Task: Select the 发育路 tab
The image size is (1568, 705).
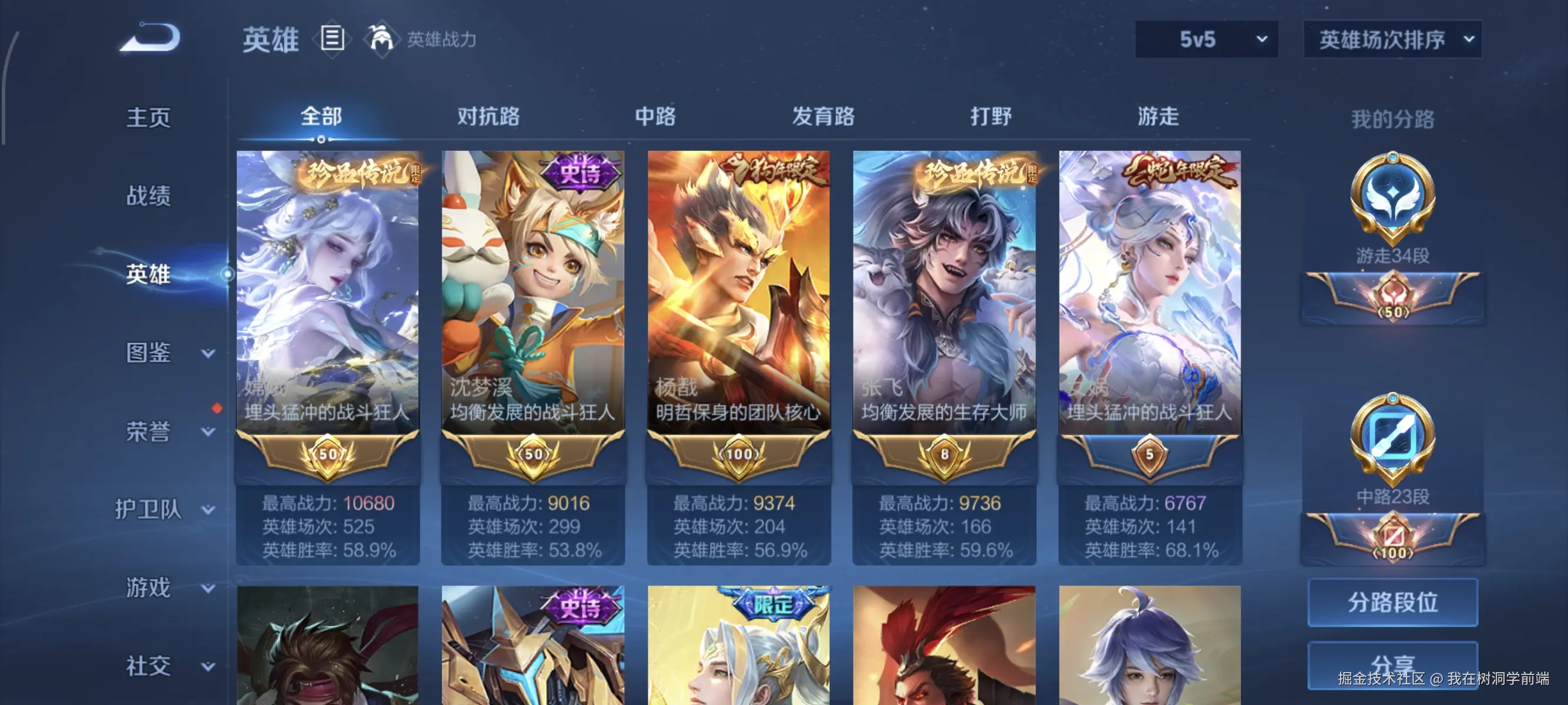Action: click(823, 116)
